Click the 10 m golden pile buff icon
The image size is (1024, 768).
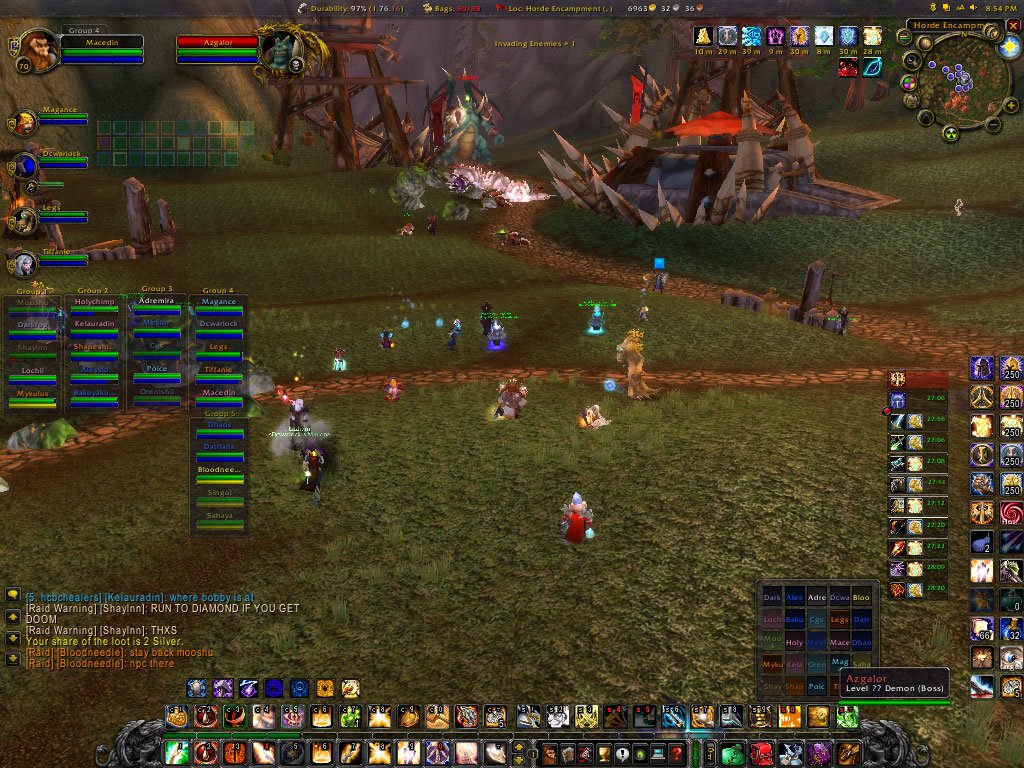pos(704,37)
